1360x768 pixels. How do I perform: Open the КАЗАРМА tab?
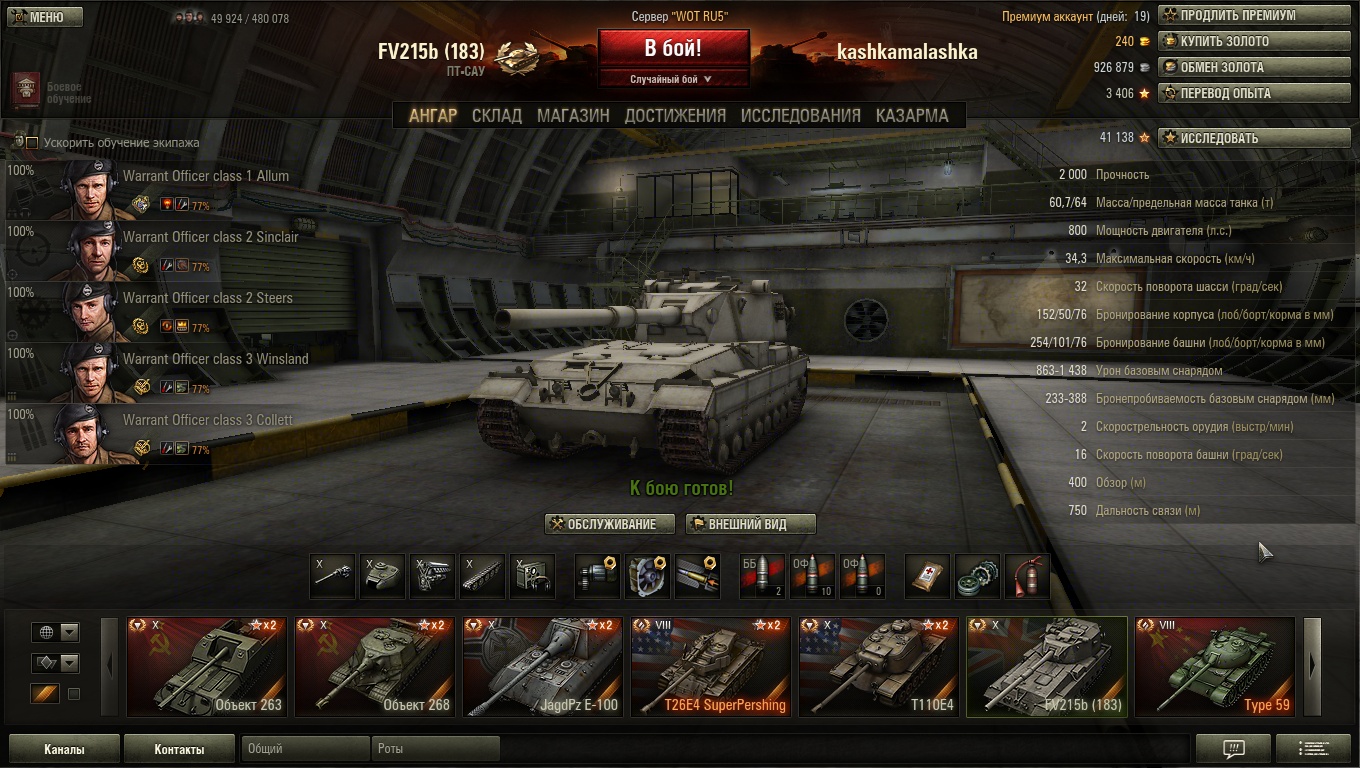[x=912, y=115]
